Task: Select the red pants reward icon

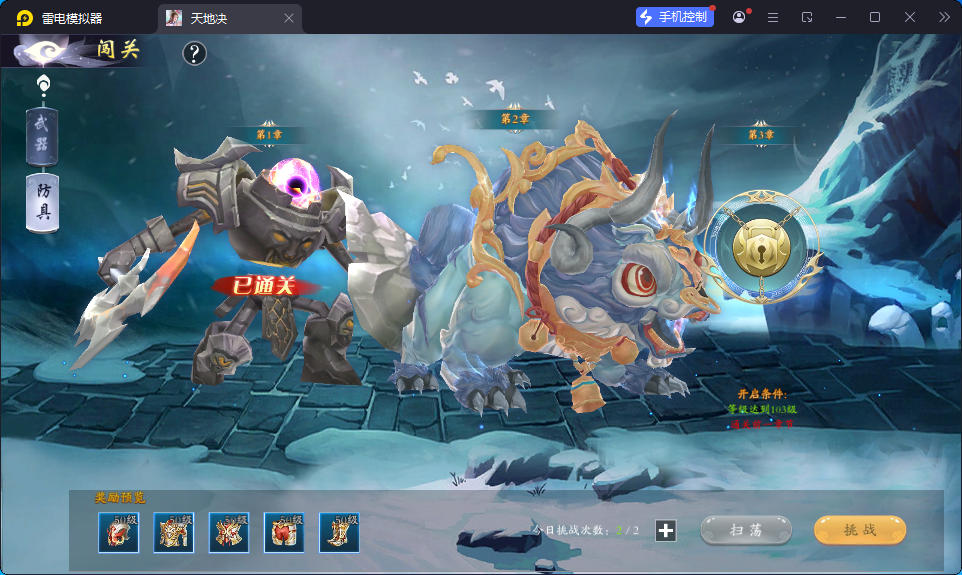Action: tap(284, 532)
